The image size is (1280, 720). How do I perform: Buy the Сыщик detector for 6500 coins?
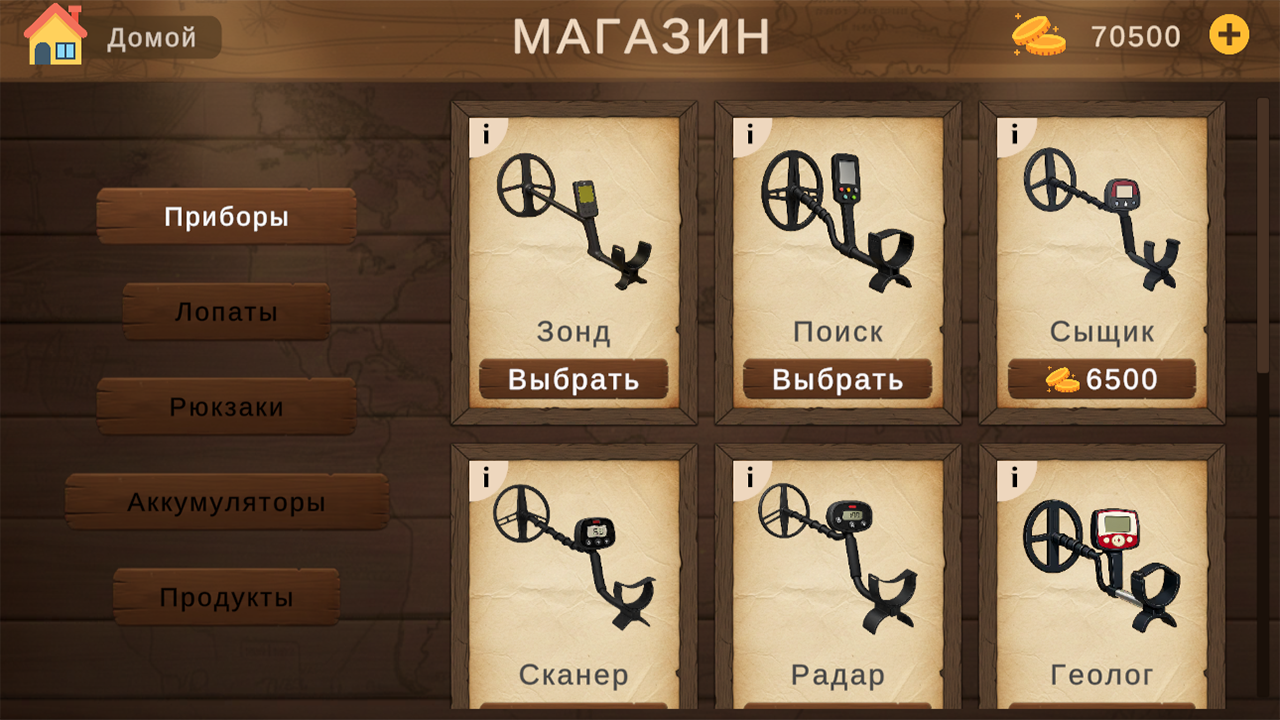1100,379
